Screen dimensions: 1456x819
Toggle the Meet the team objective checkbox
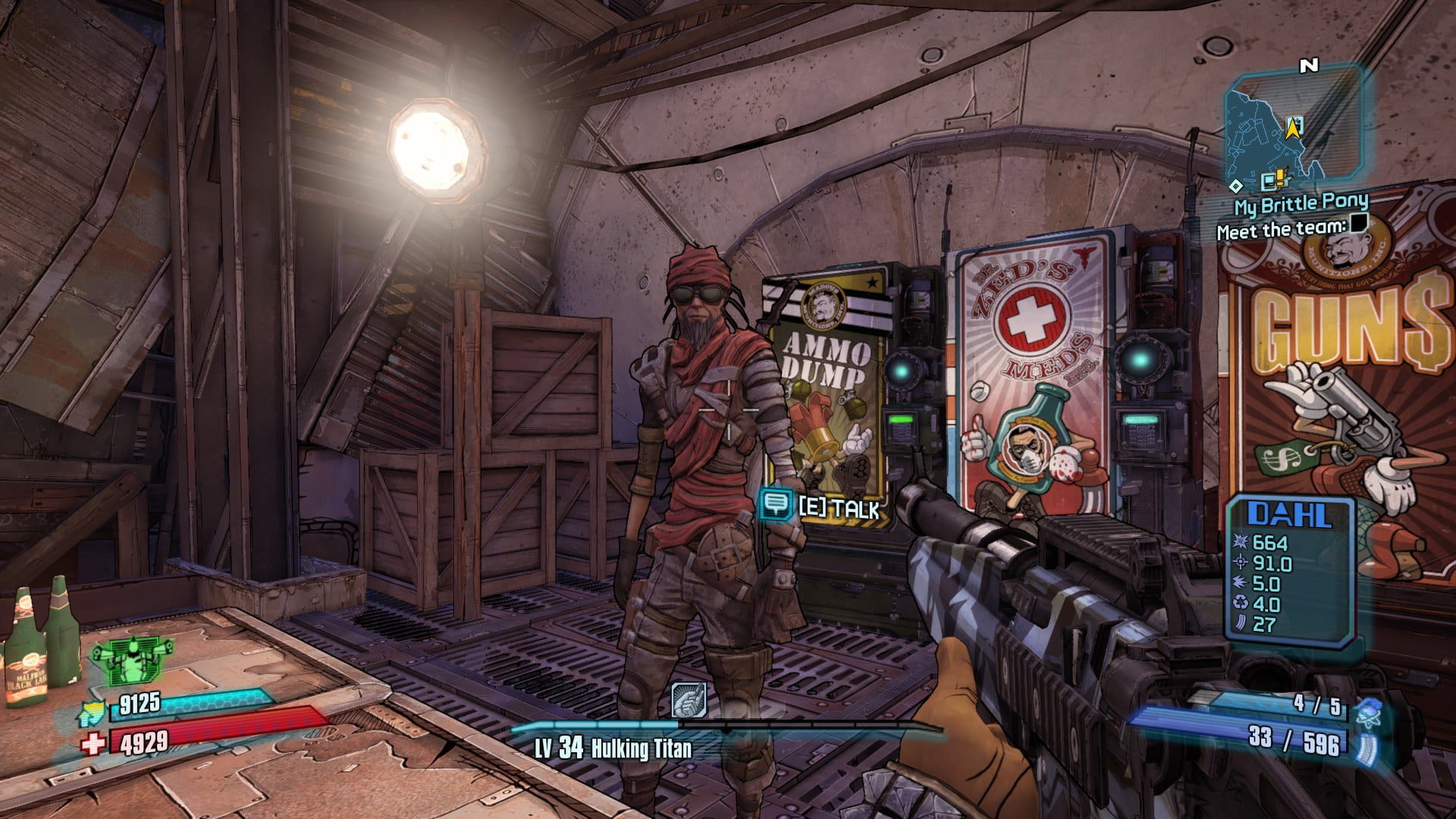coord(1357,225)
